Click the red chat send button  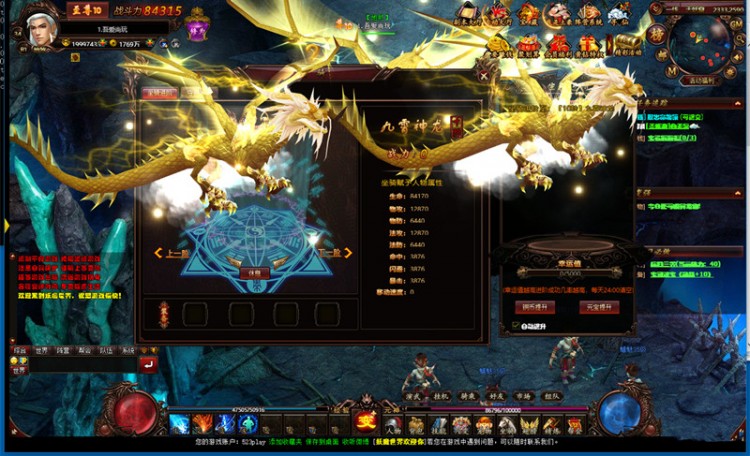[148, 365]
